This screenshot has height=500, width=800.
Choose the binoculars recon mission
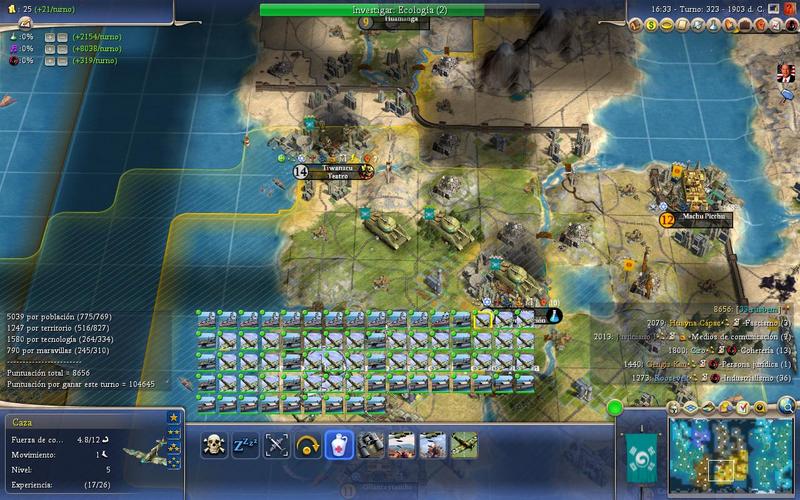[x=369, y=444]
